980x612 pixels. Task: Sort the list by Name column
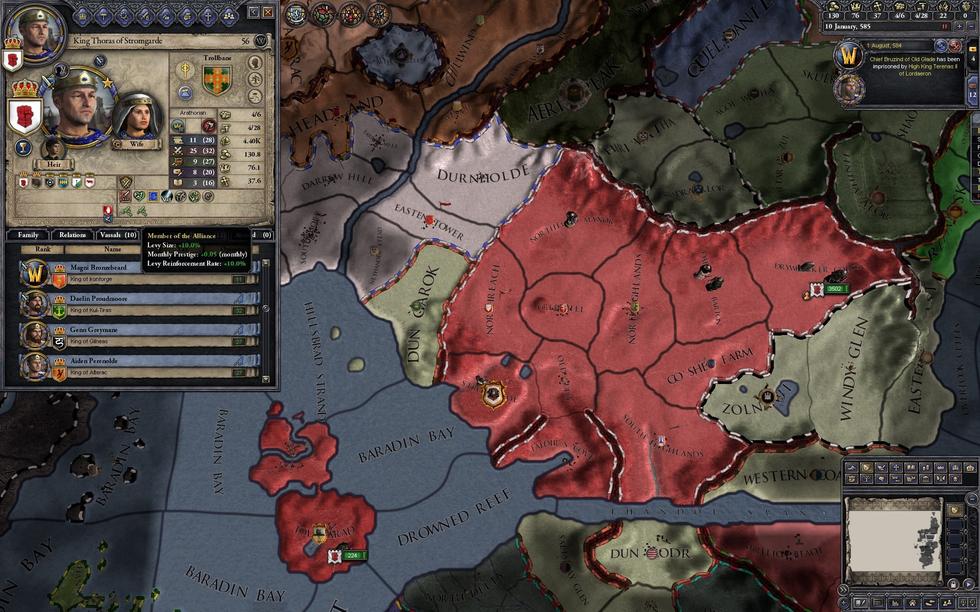(x=112, y=249)
